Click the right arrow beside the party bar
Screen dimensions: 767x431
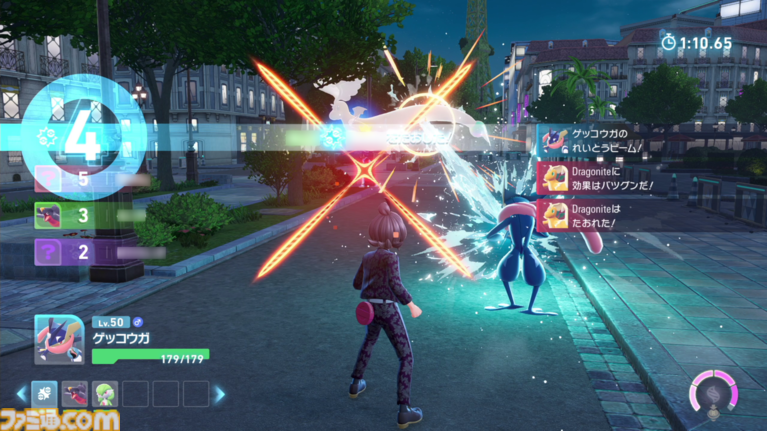220,394
